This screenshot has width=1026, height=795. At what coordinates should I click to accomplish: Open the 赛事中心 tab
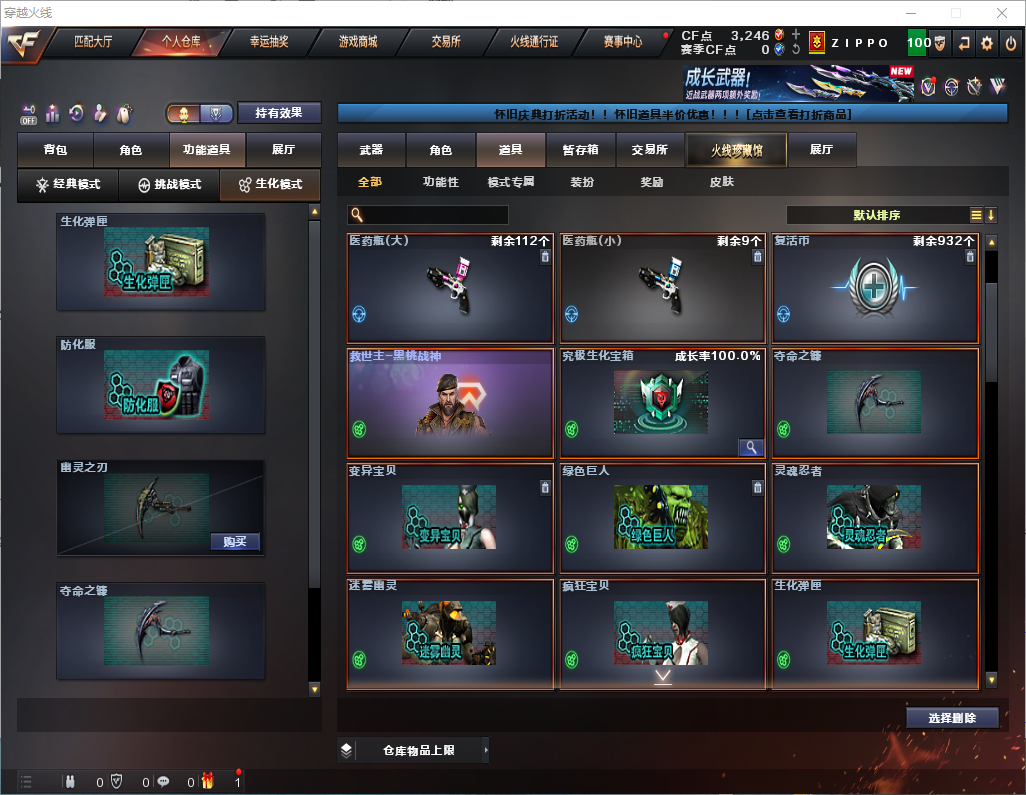[622, 42]
